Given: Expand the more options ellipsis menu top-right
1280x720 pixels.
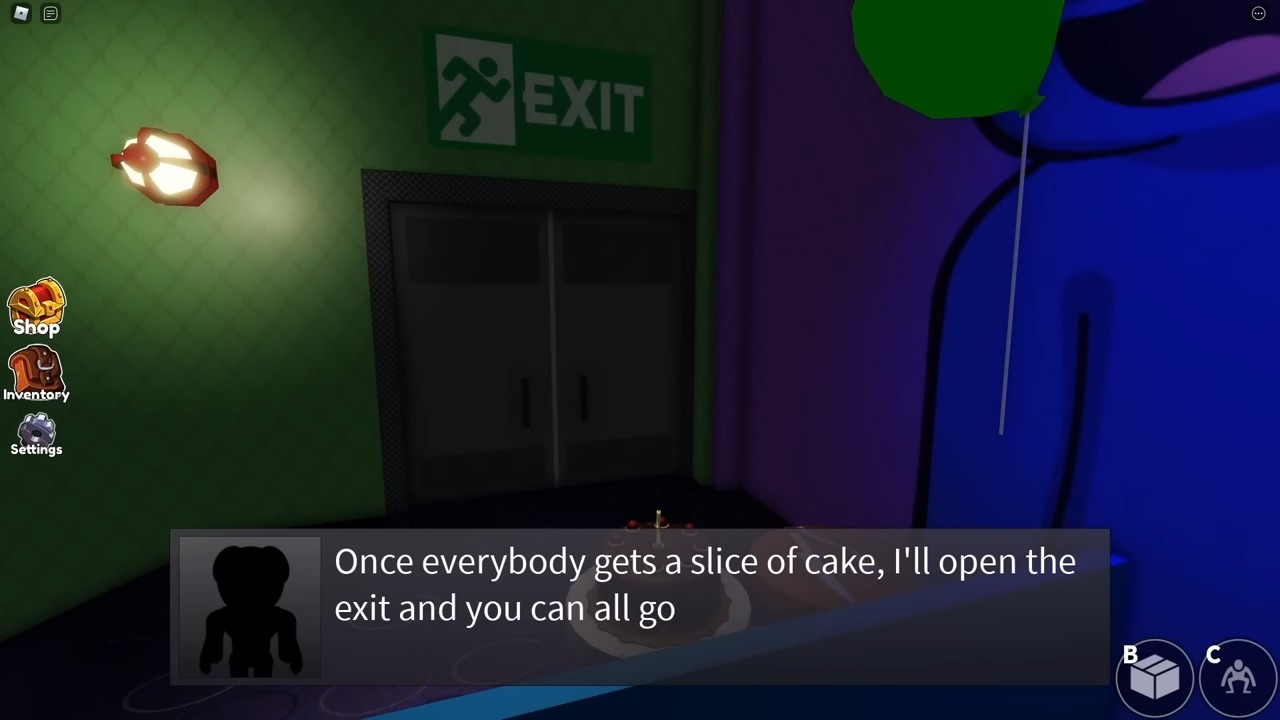Looking at the screenshot, I should 1258,13.
